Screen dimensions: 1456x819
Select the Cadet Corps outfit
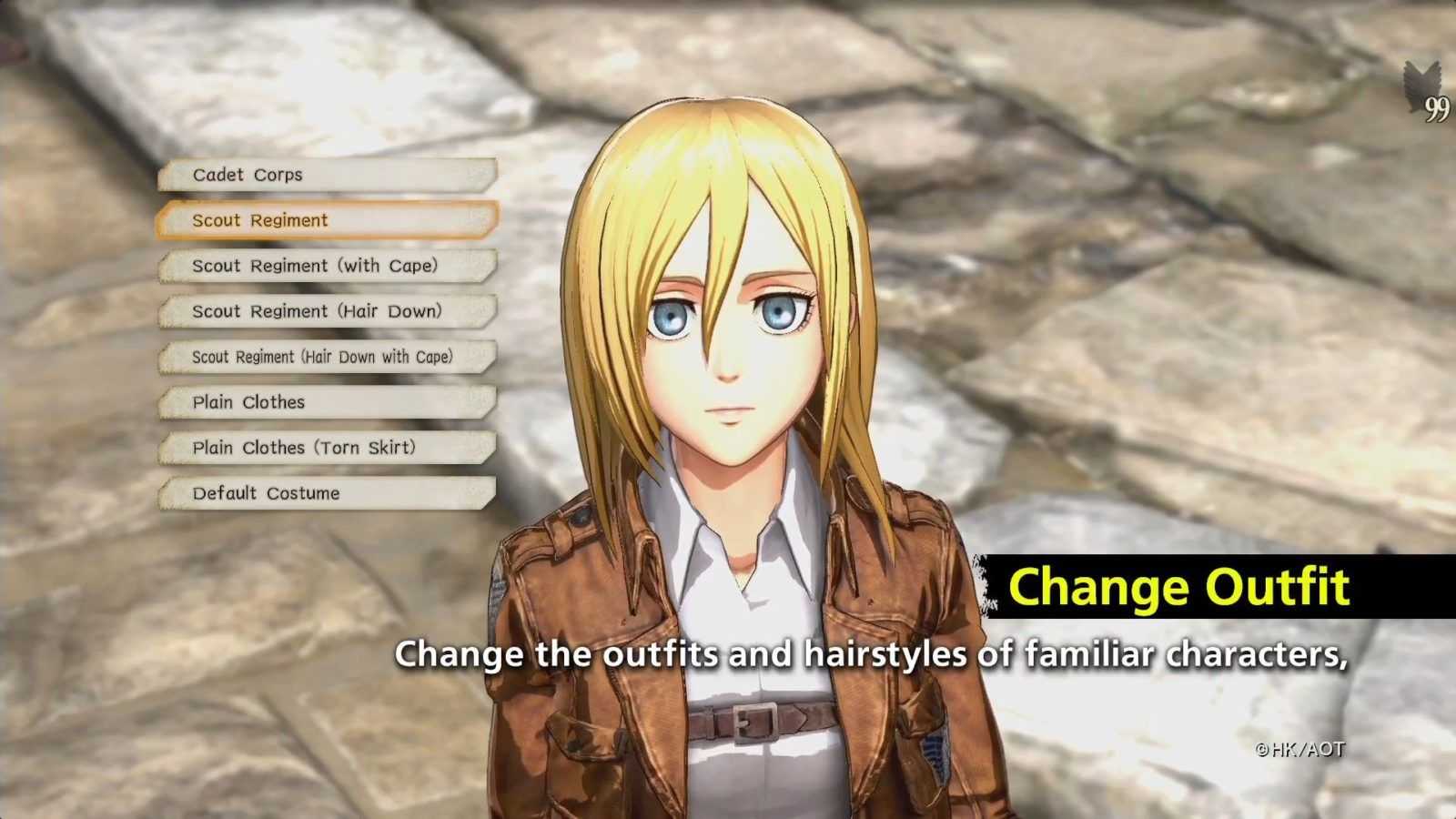click(328, 175)
